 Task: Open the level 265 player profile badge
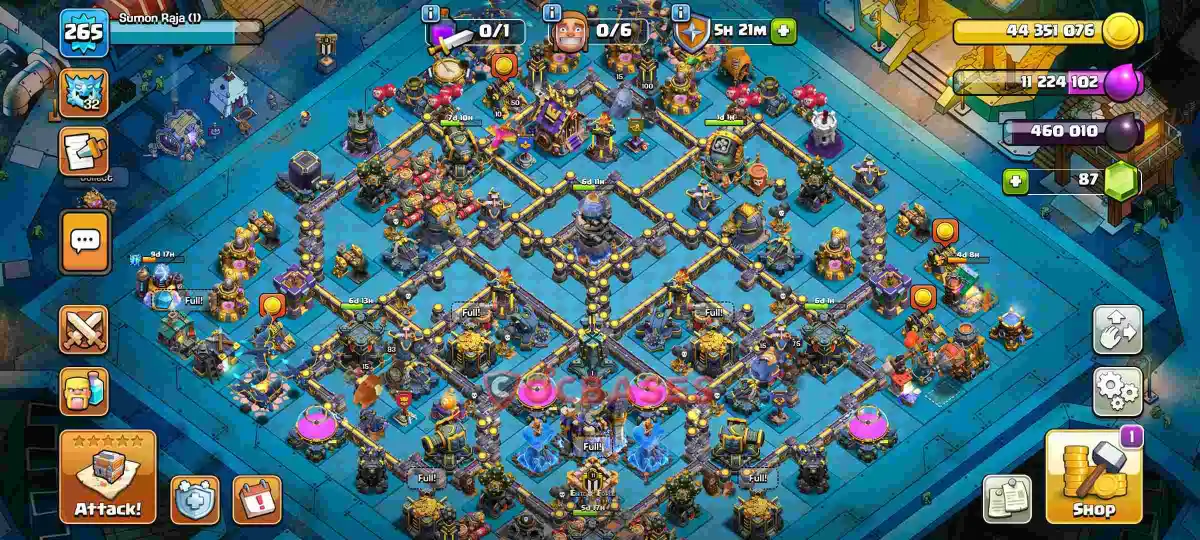(x=84, y=33)
